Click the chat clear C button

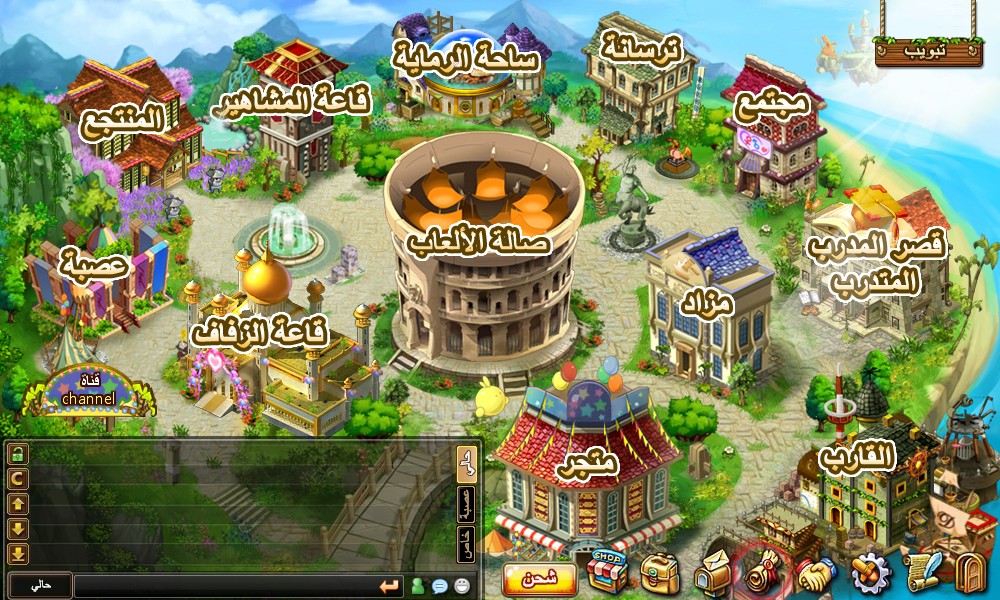click(18, 480)
